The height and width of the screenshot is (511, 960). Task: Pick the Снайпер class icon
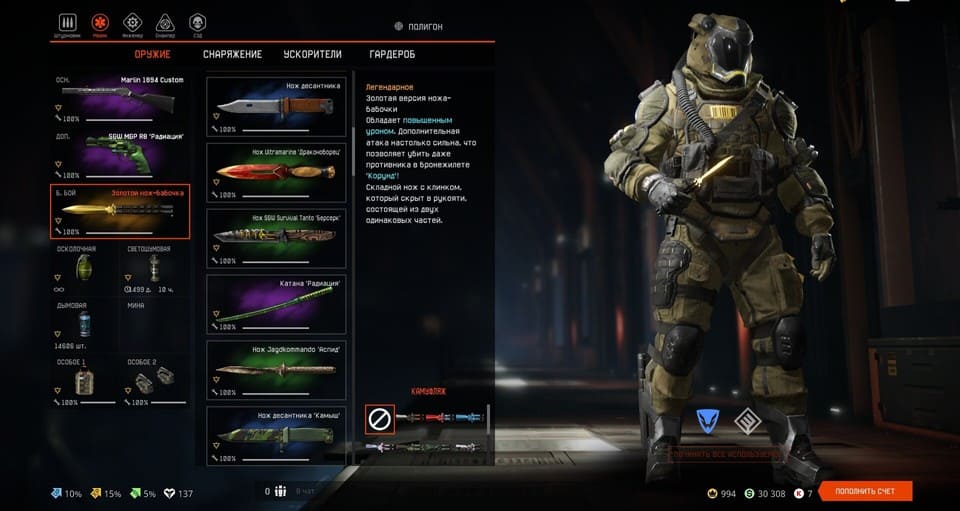pyautogui.click(x=164, y=23)
